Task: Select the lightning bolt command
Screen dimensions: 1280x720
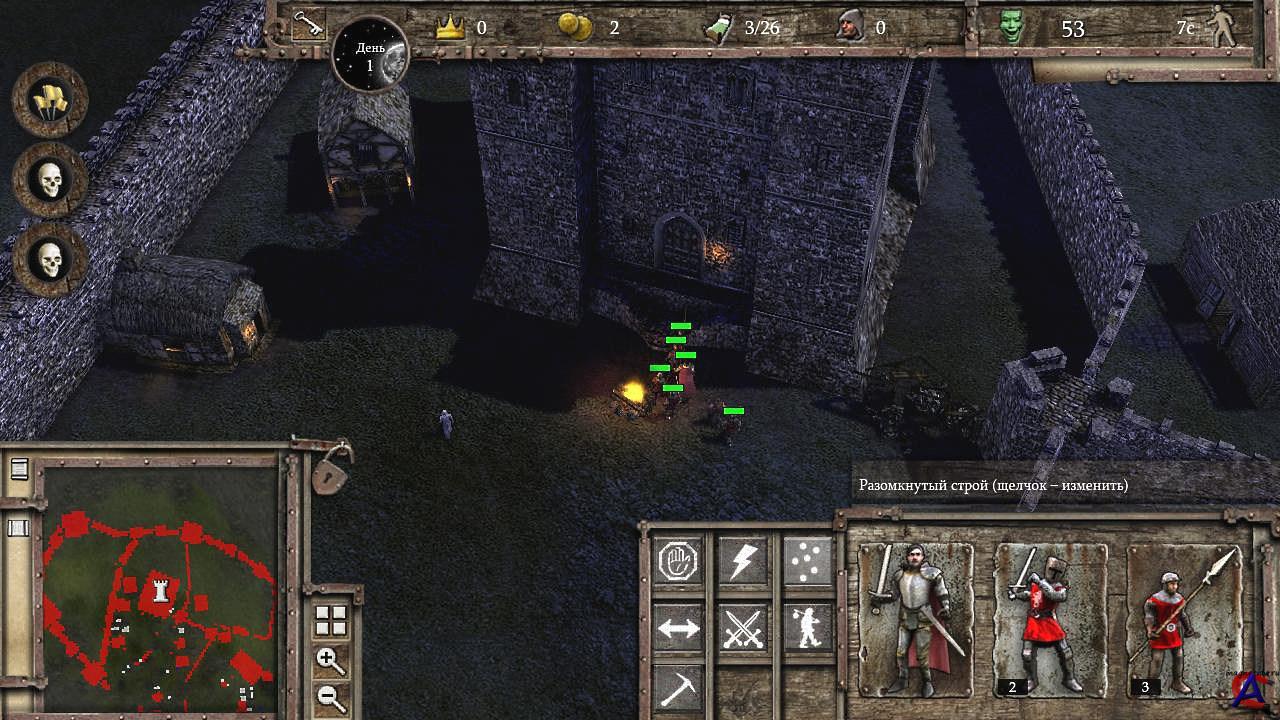Action: (x=743, y=561)
